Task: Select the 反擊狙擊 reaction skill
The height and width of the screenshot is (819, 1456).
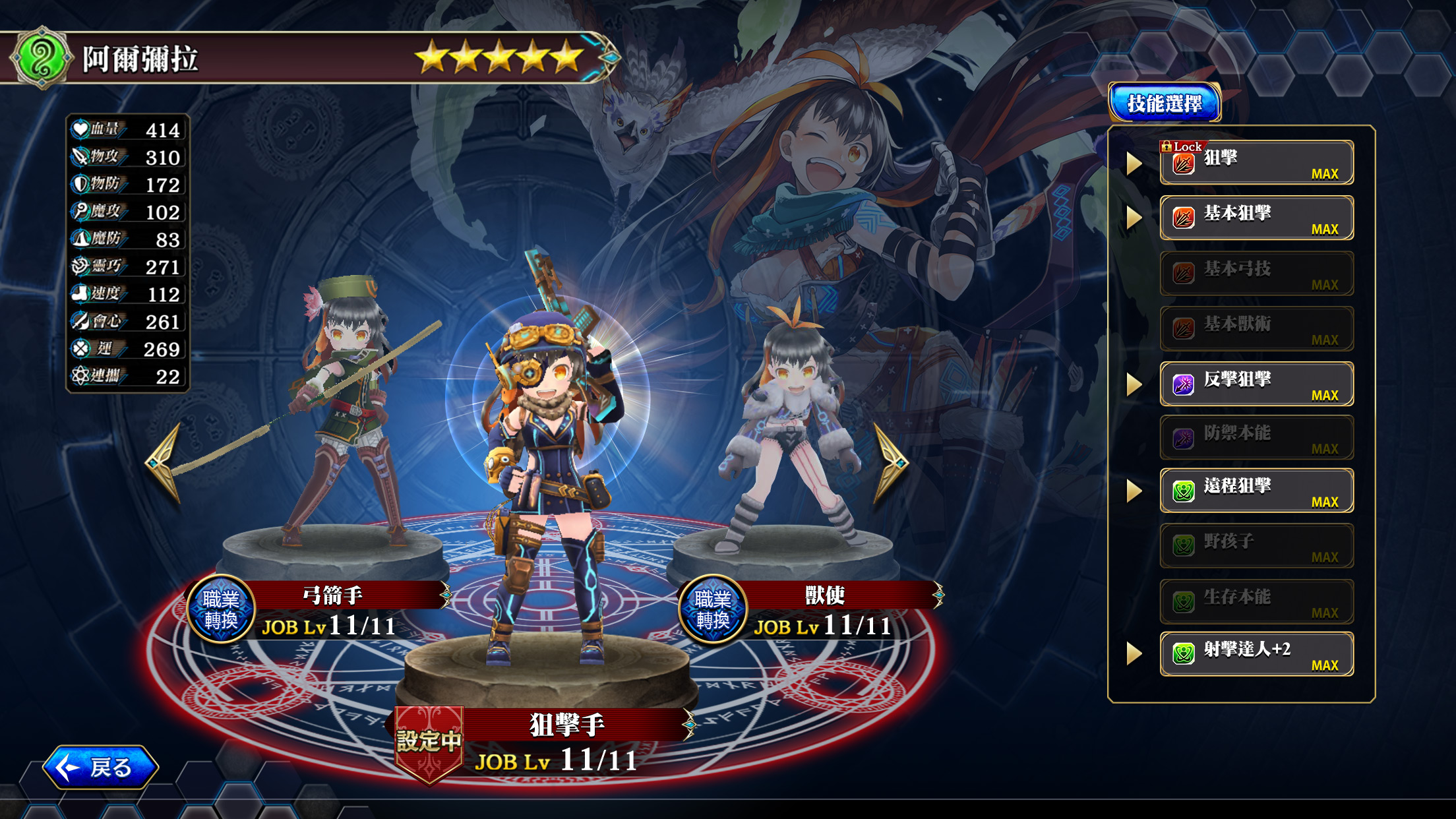Action: (1256, 384)
